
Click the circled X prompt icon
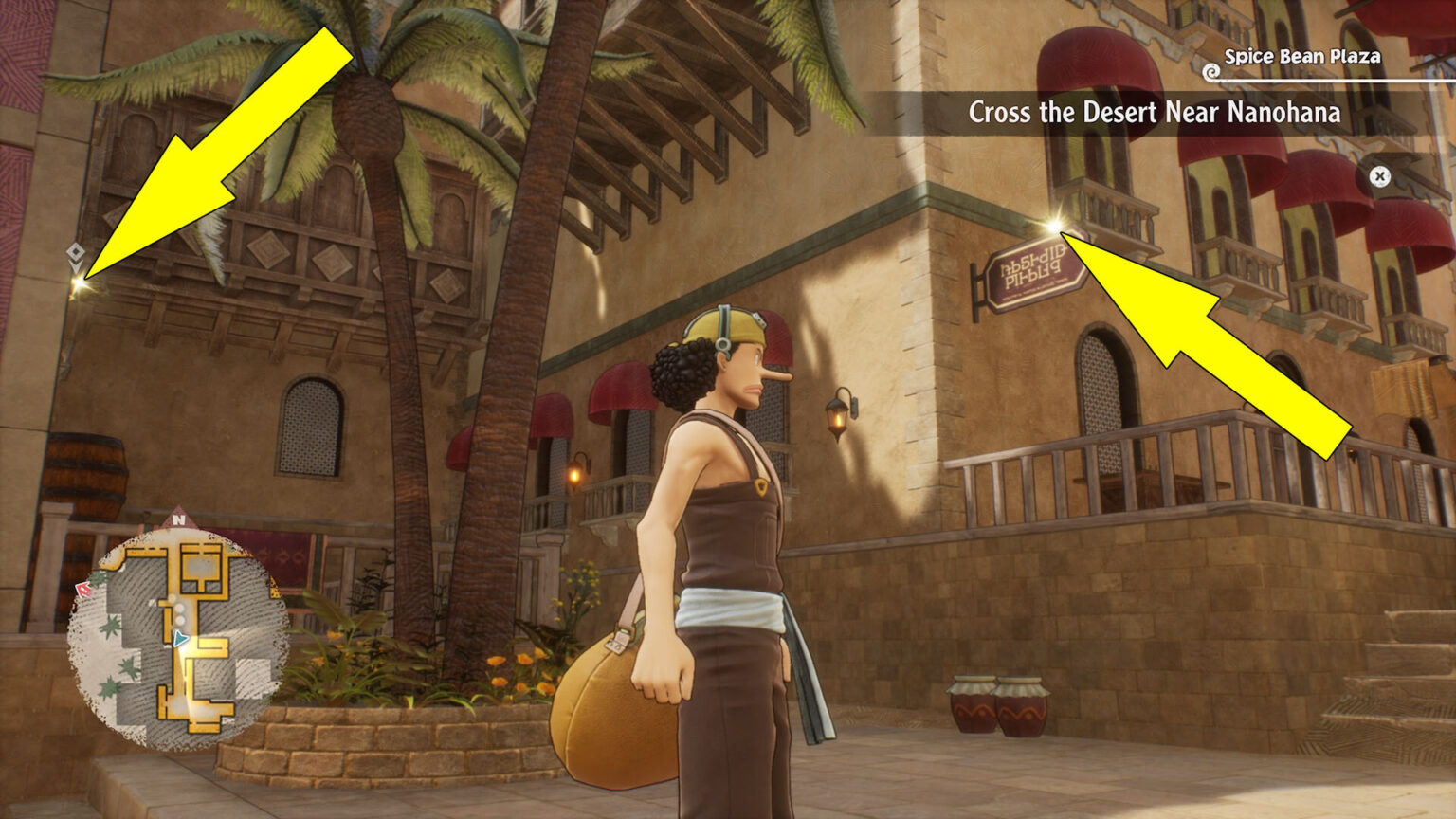(x=1380, y=174)
